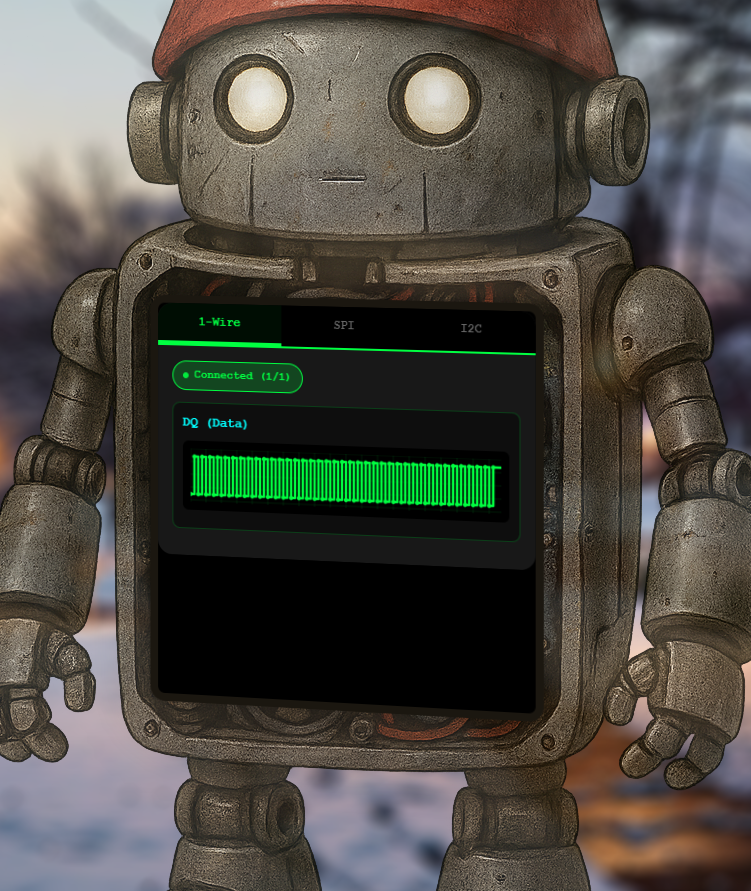This screenshot has height=891, width=751.
Task: Switch to the SPI tab
Action: click(344, 326)
